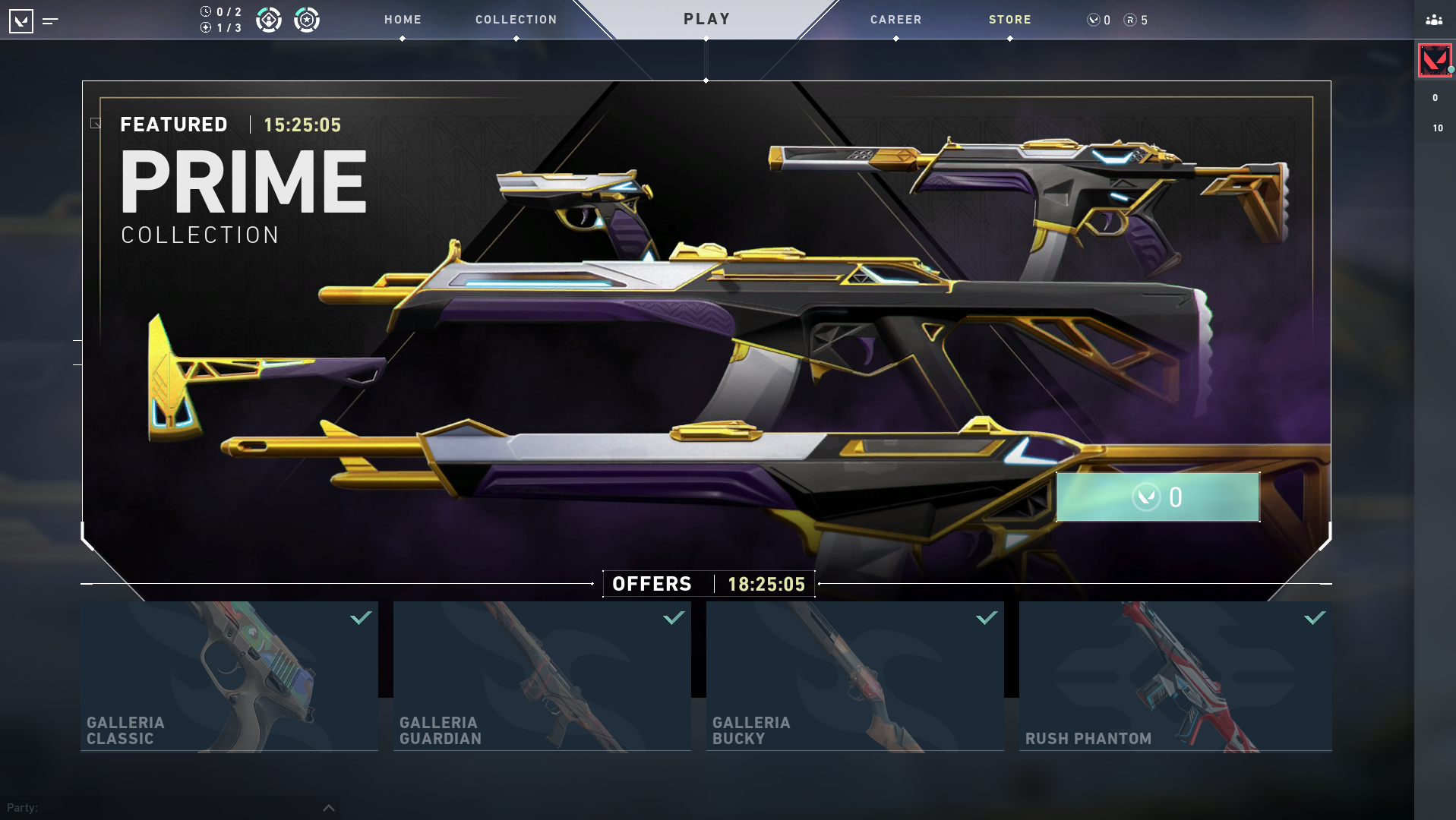Select the Galleria Guardian offer
Image resolution: width=1456 pixels, height=820 pixels.
coord(542,676)
